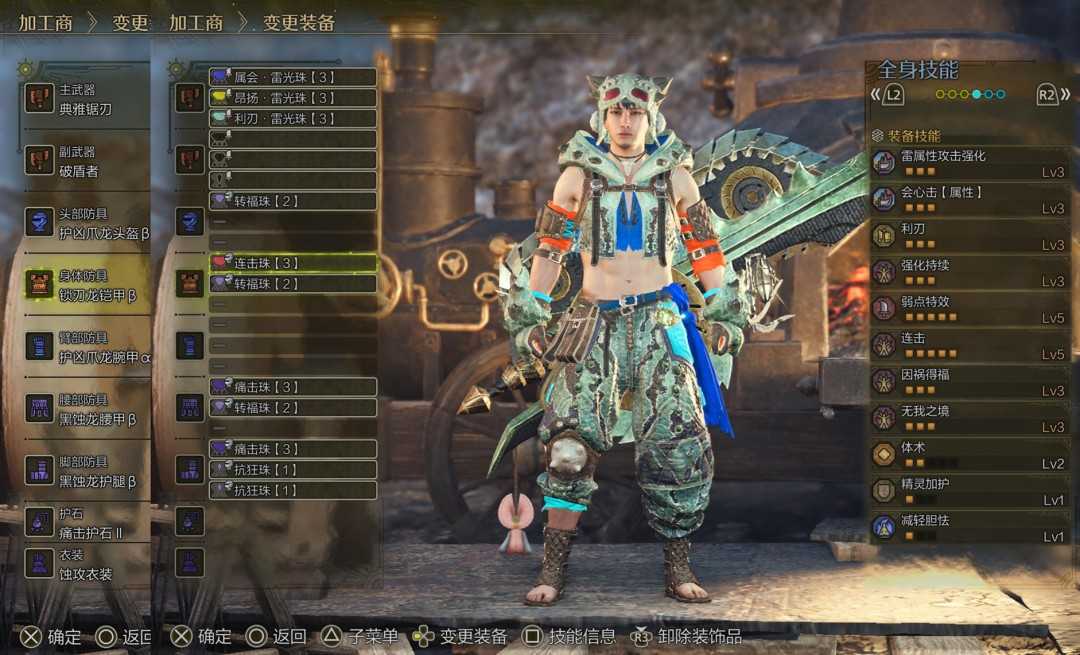Select the 减轻胆怯 skill row
This screenshot has height=655, width=1080.
pyautogui.click(x=968, y=527)
